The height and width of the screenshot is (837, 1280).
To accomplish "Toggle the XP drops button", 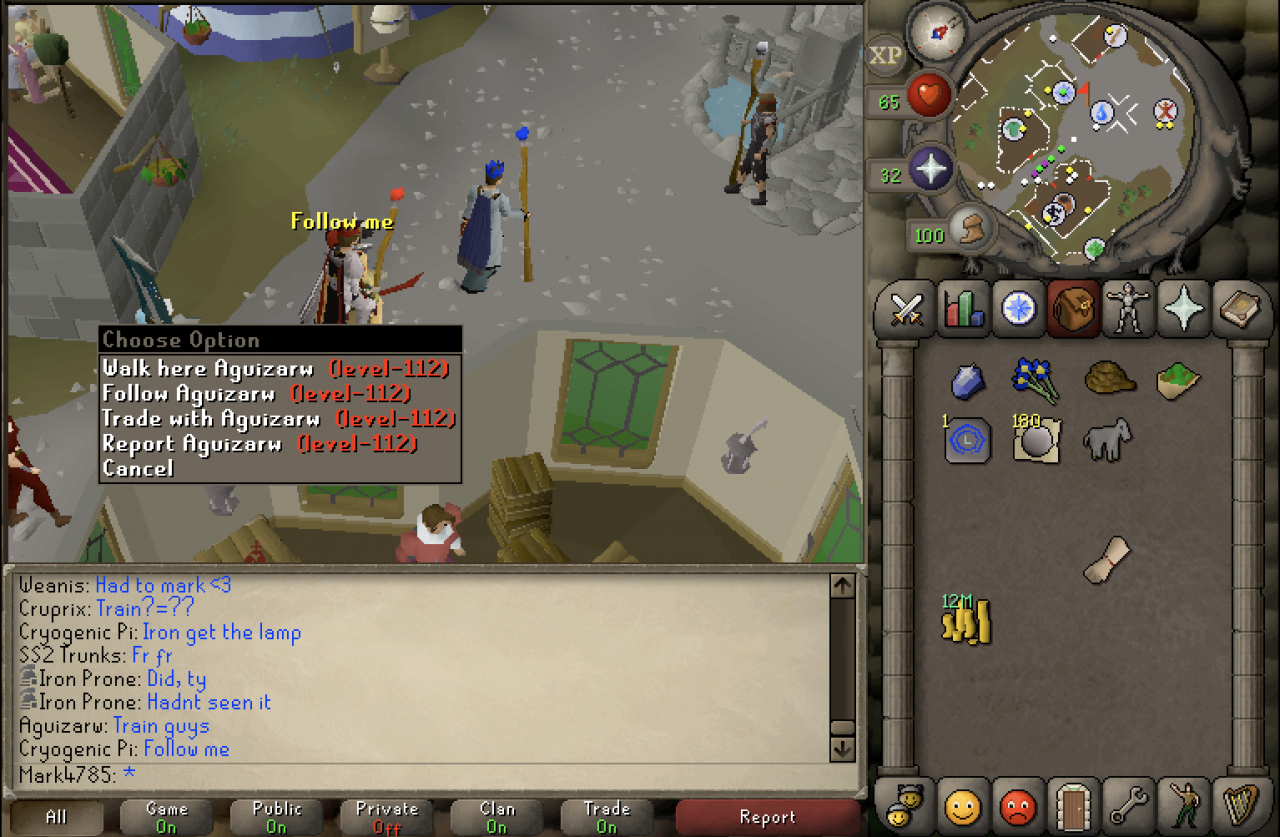I will [885, 56].
